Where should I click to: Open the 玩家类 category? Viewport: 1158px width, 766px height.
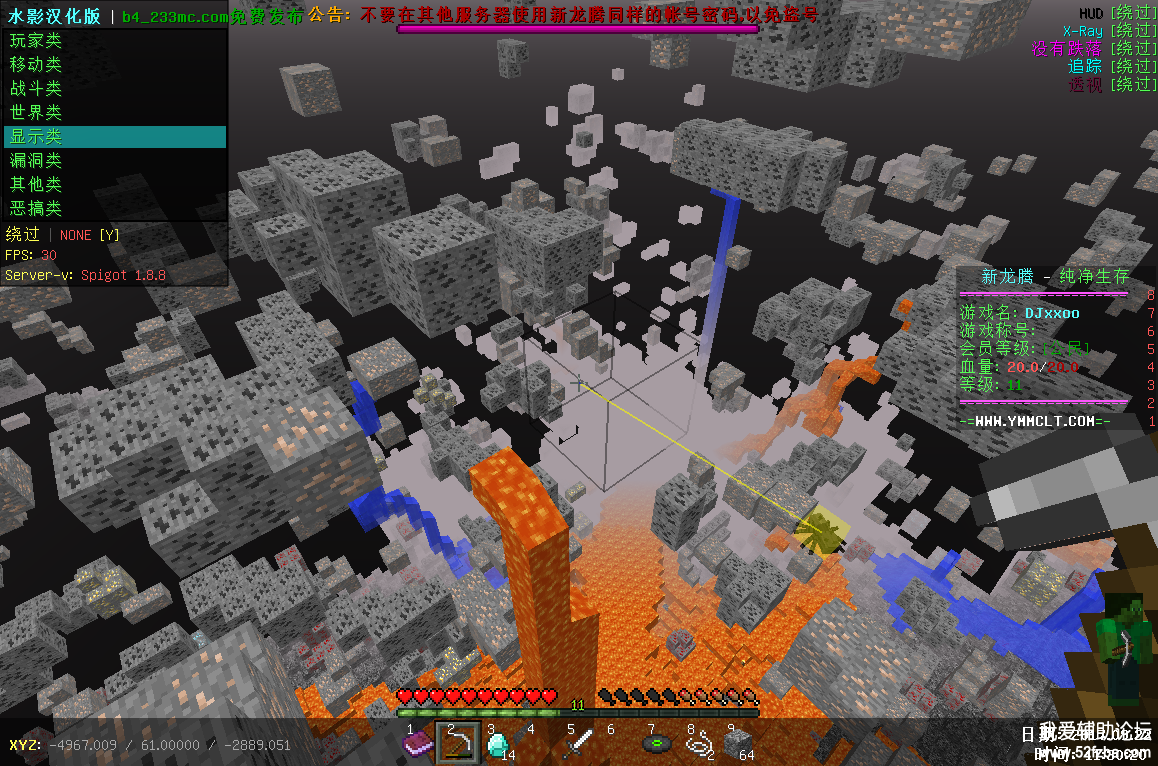36,41
